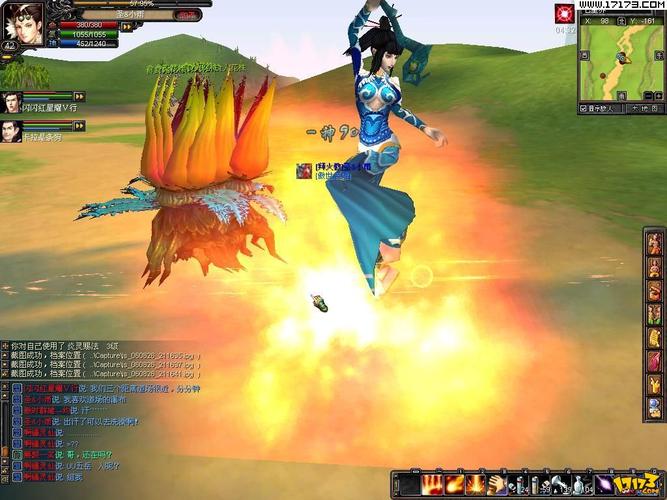Screen dimensions: 667x500
Task: Expand first party member's arrow button
Action: (79, 97)
